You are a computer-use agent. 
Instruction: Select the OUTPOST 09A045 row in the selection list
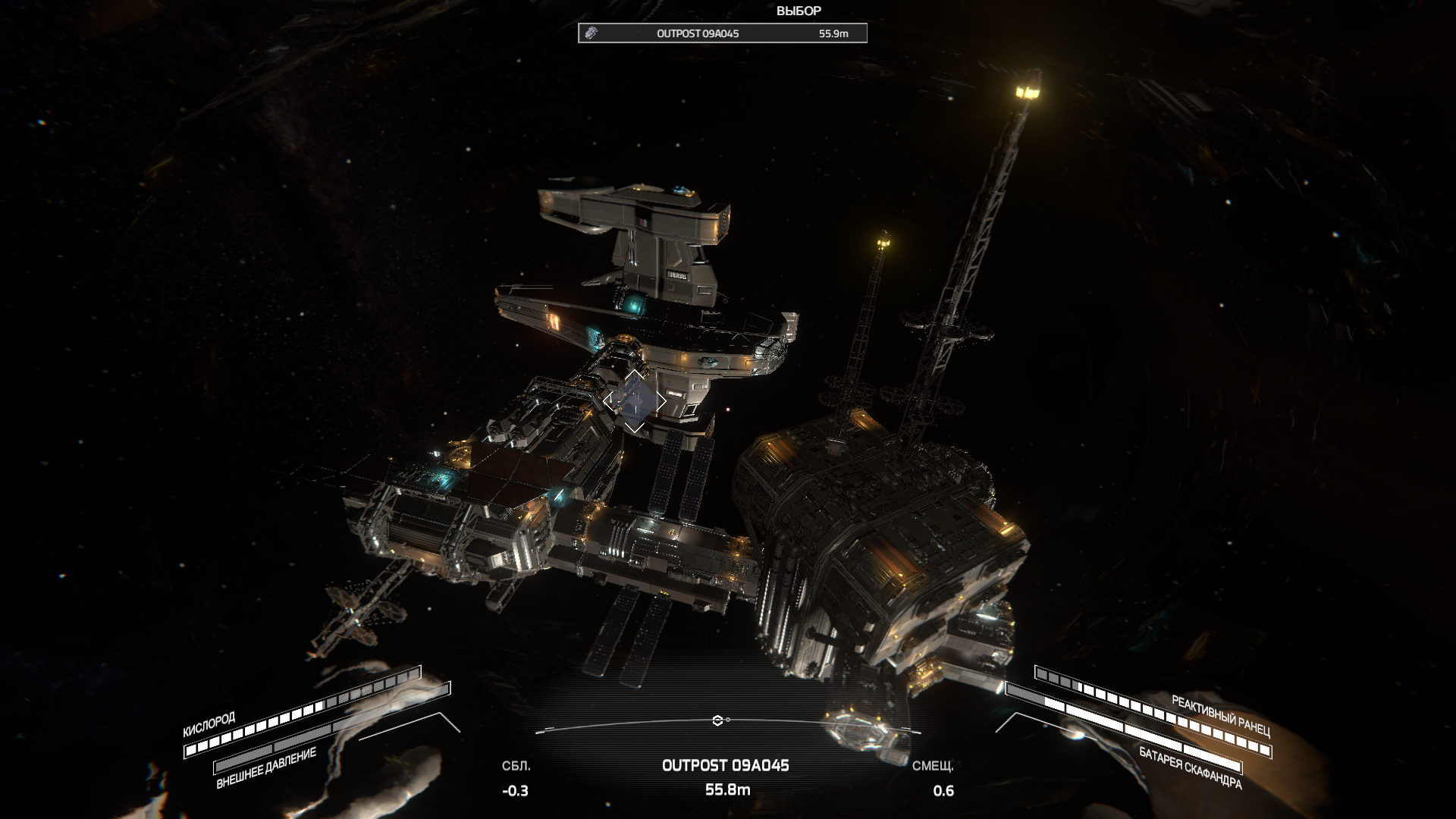click(722, 33)
